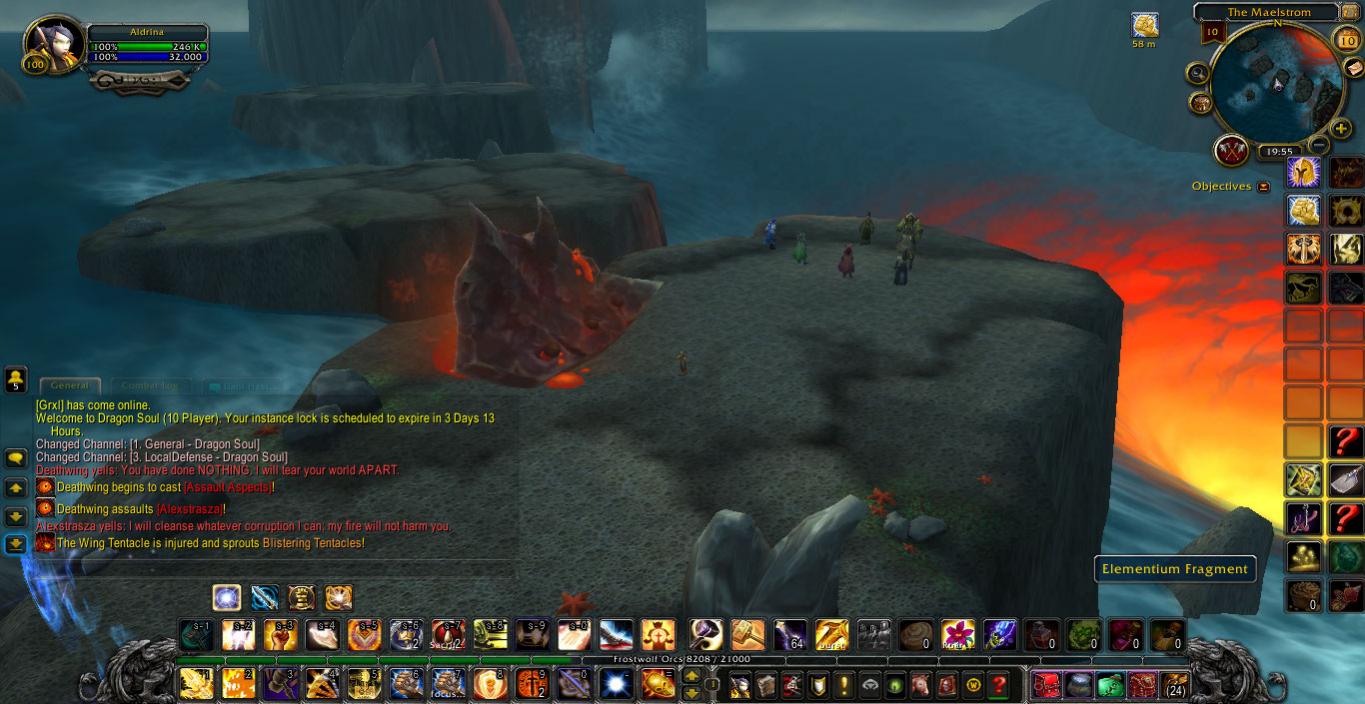This screenshot has width=1365, height=704.
Task: Open the calendar button showing 10
Action: (x=1346, y=39)
